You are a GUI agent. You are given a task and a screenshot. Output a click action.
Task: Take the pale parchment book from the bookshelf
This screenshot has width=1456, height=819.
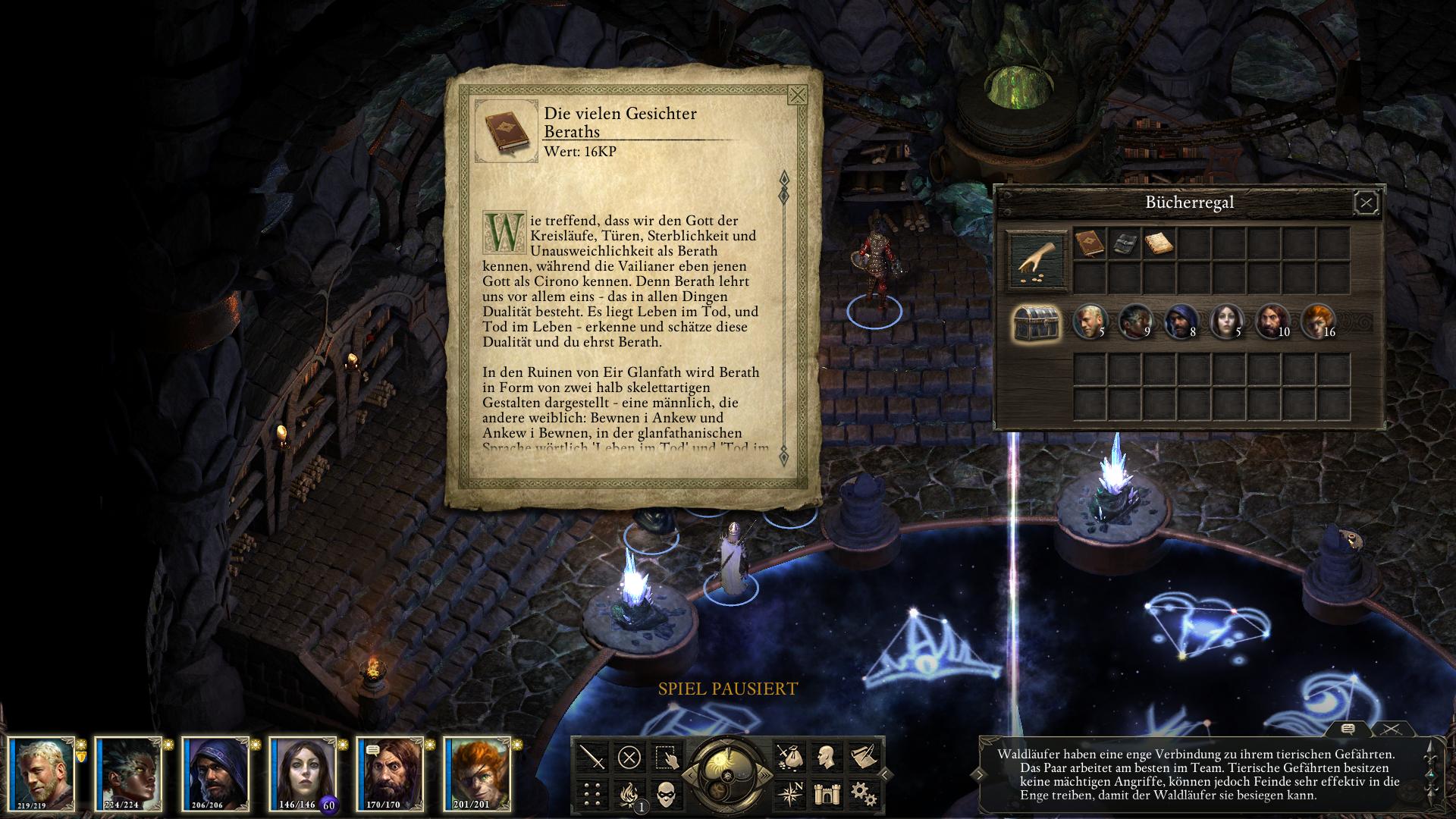click(1158, 243)
